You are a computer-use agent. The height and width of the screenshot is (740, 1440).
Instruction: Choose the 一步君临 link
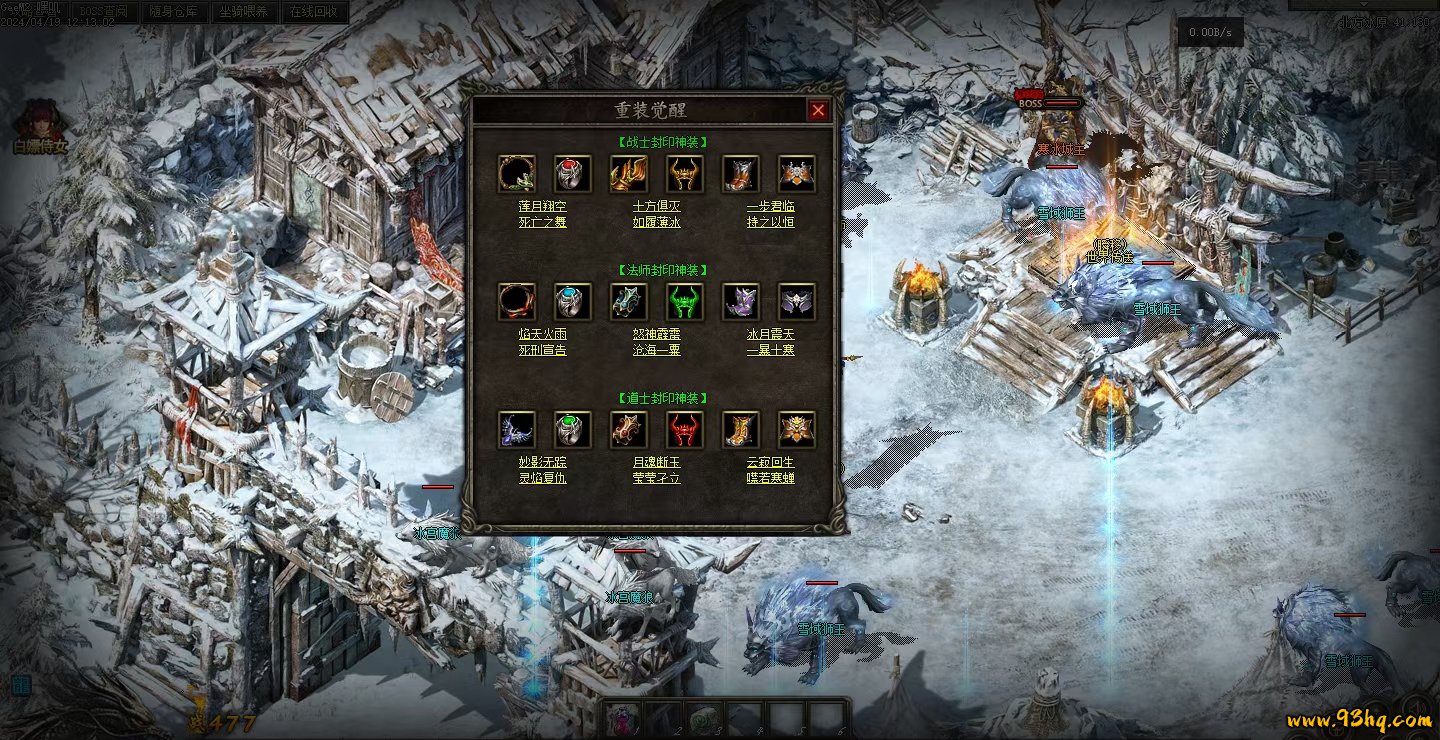pos(770,206)
